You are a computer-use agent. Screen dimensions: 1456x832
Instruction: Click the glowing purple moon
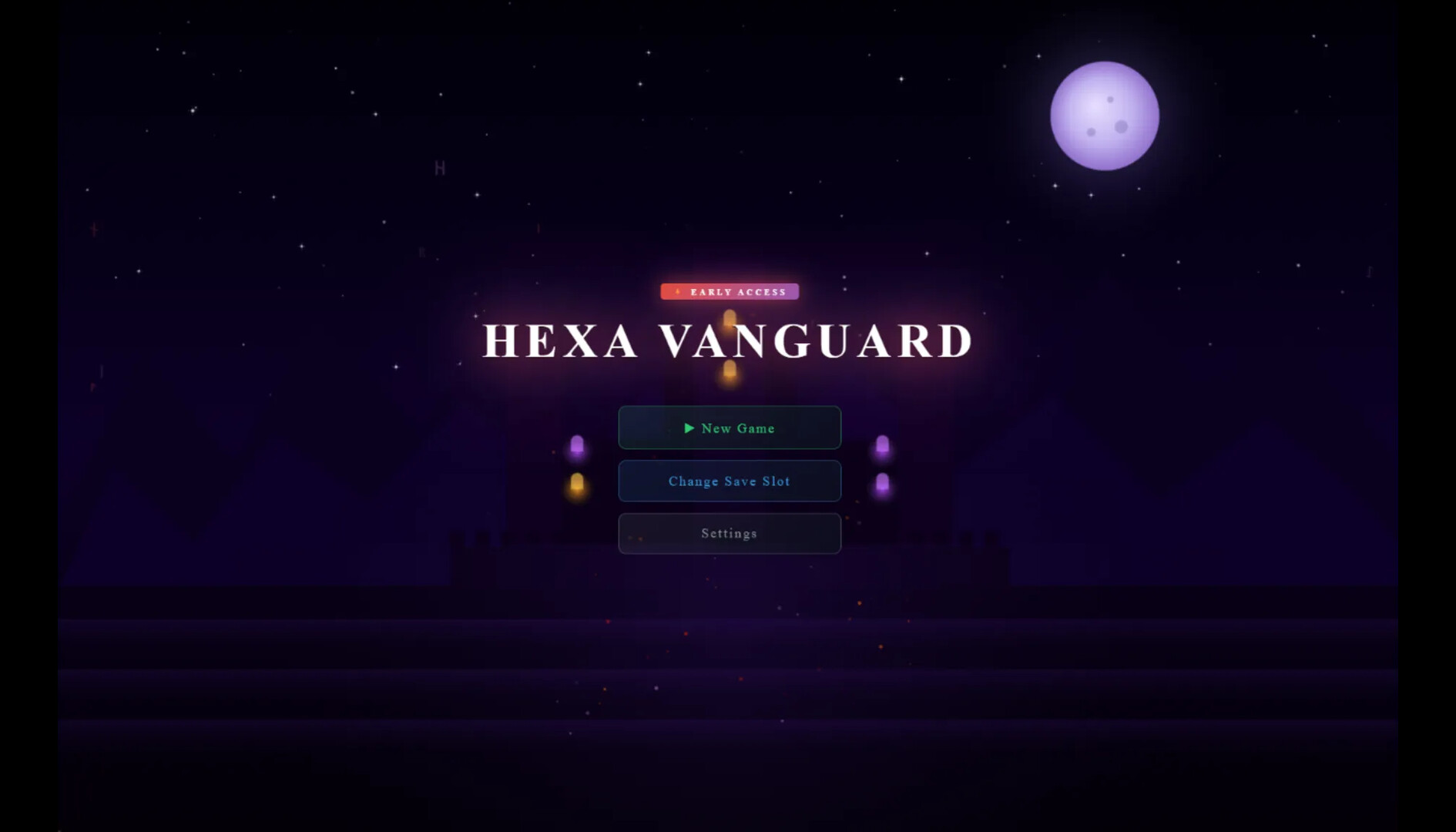click(x=1104, y=116)
